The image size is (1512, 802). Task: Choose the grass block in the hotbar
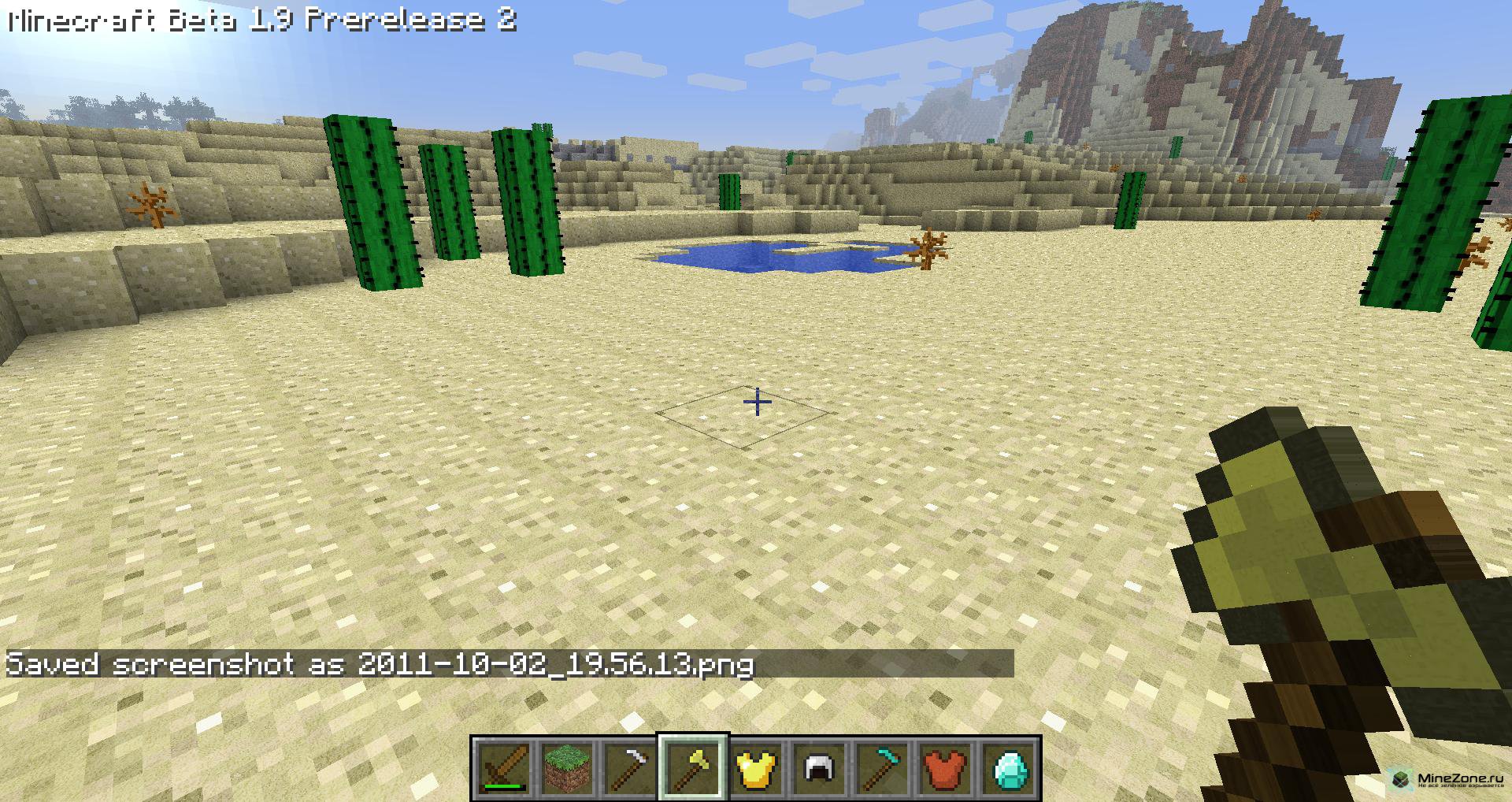pos(567,767)
